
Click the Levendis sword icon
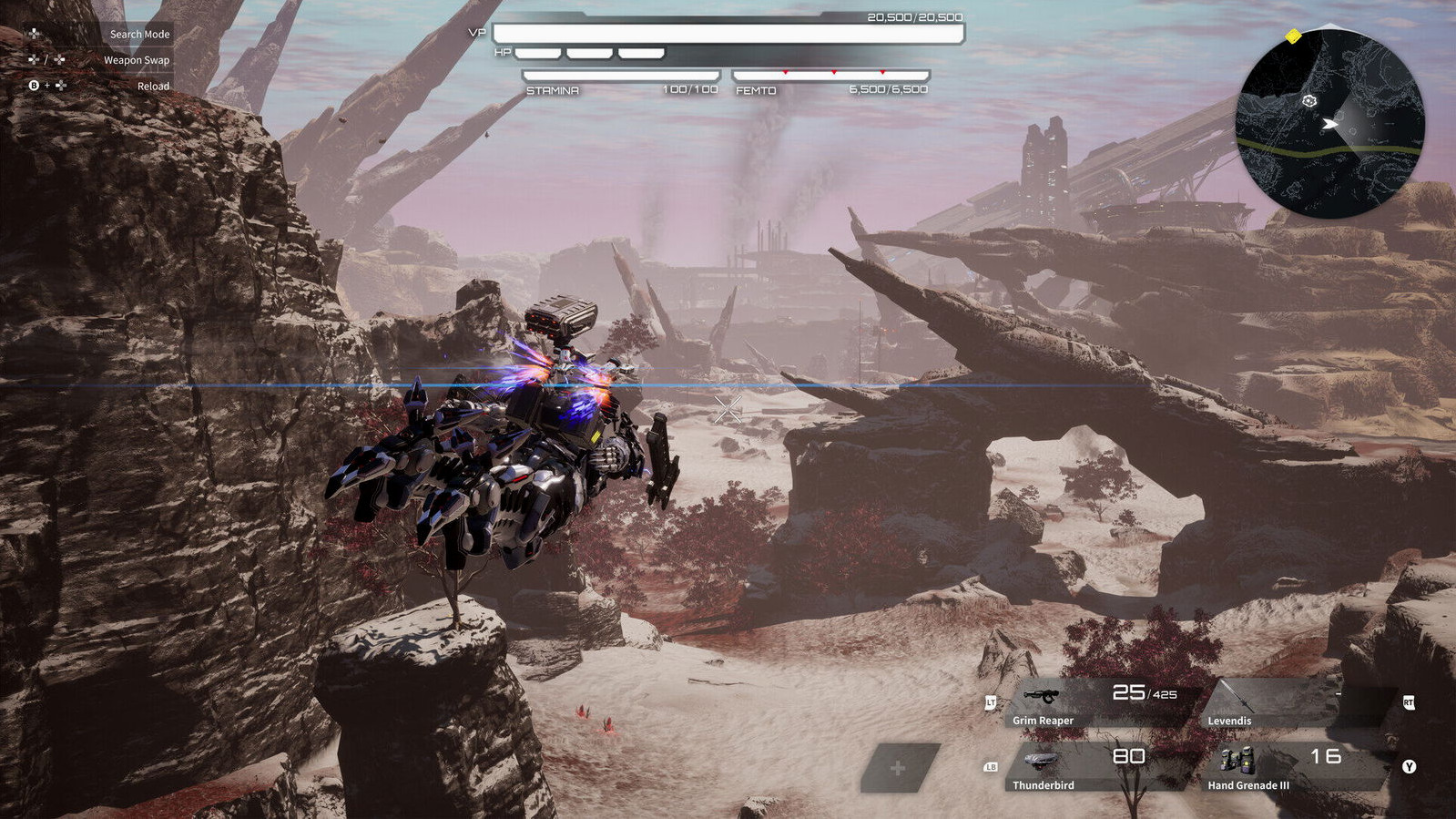pos(1237,696)
